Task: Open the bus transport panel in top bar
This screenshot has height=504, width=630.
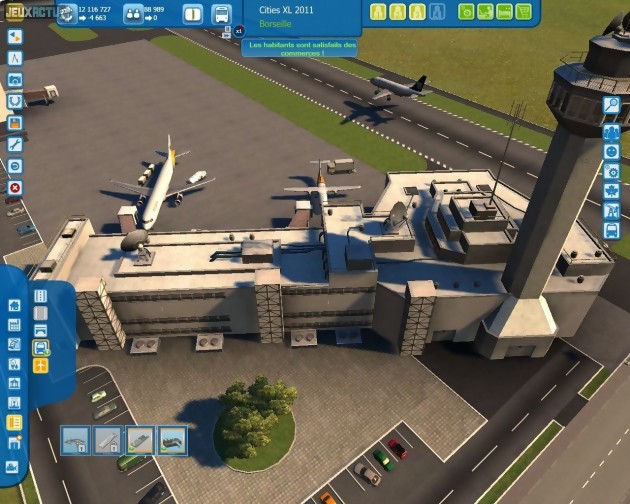Action: pos(221,14)
